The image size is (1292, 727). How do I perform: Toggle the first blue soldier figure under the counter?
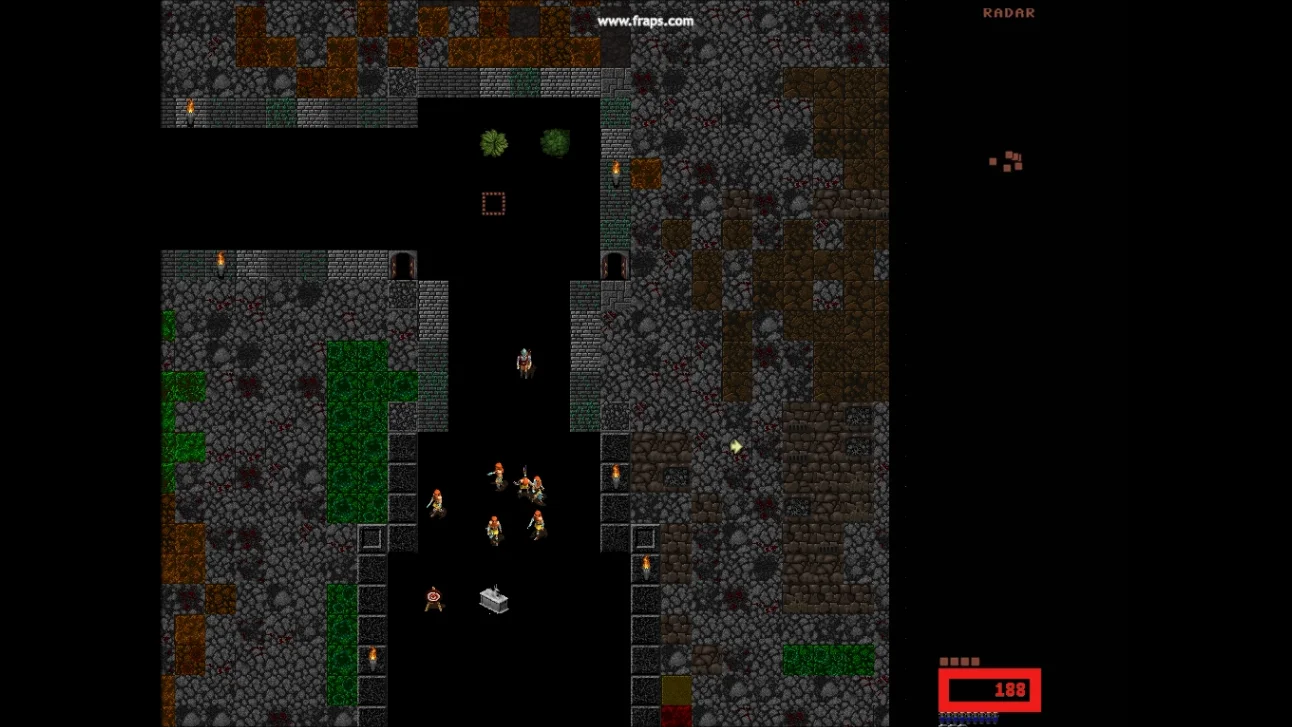(944, 719)
